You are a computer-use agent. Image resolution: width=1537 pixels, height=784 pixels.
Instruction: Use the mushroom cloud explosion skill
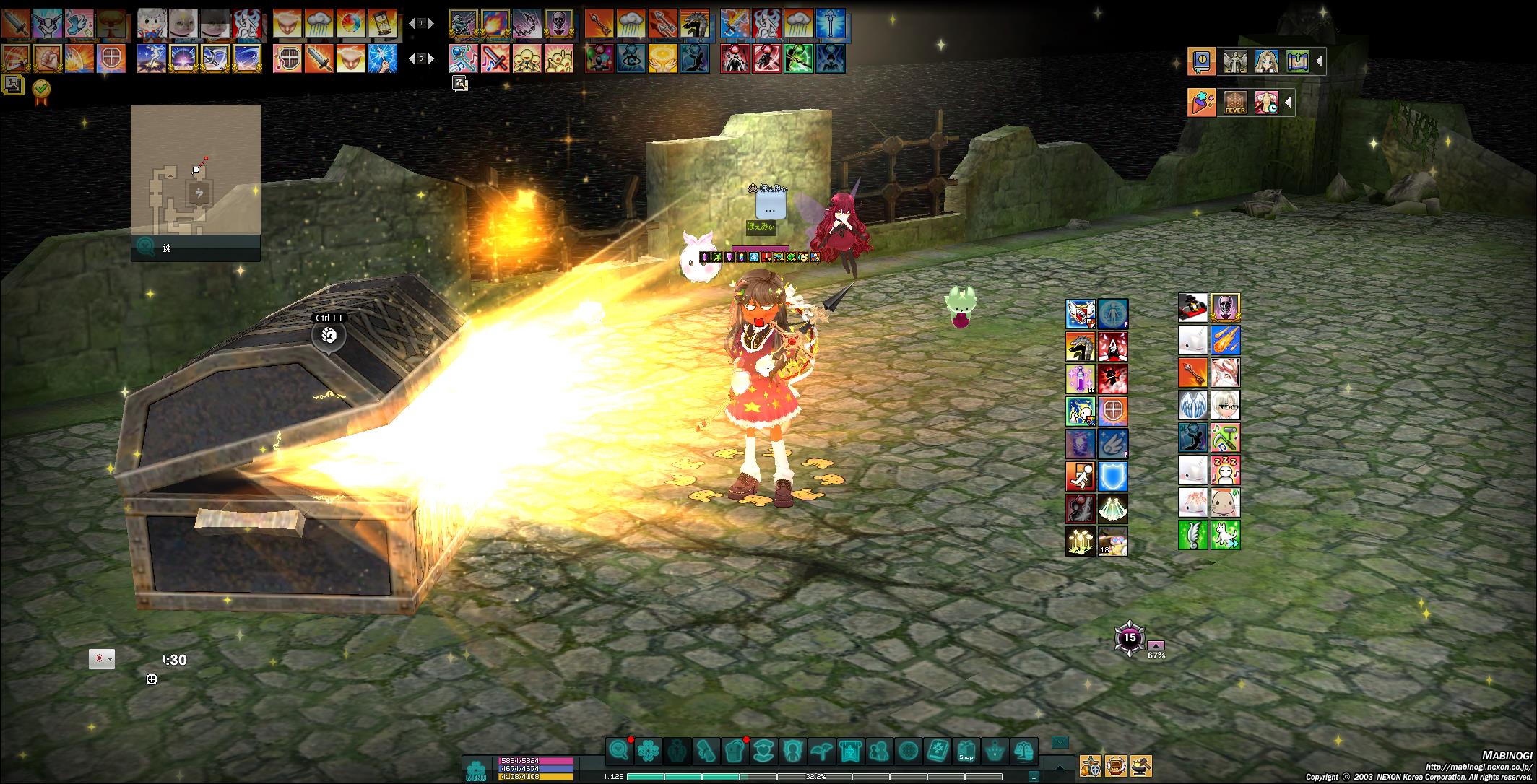pyautogui.click(x=111, y=23)
